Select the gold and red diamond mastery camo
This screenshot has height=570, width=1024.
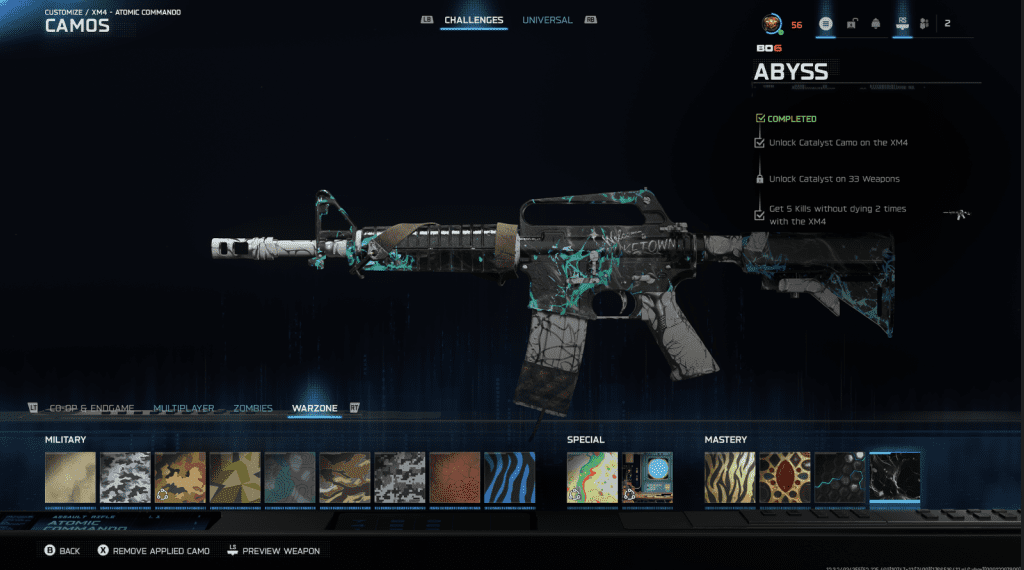point(784,477)
